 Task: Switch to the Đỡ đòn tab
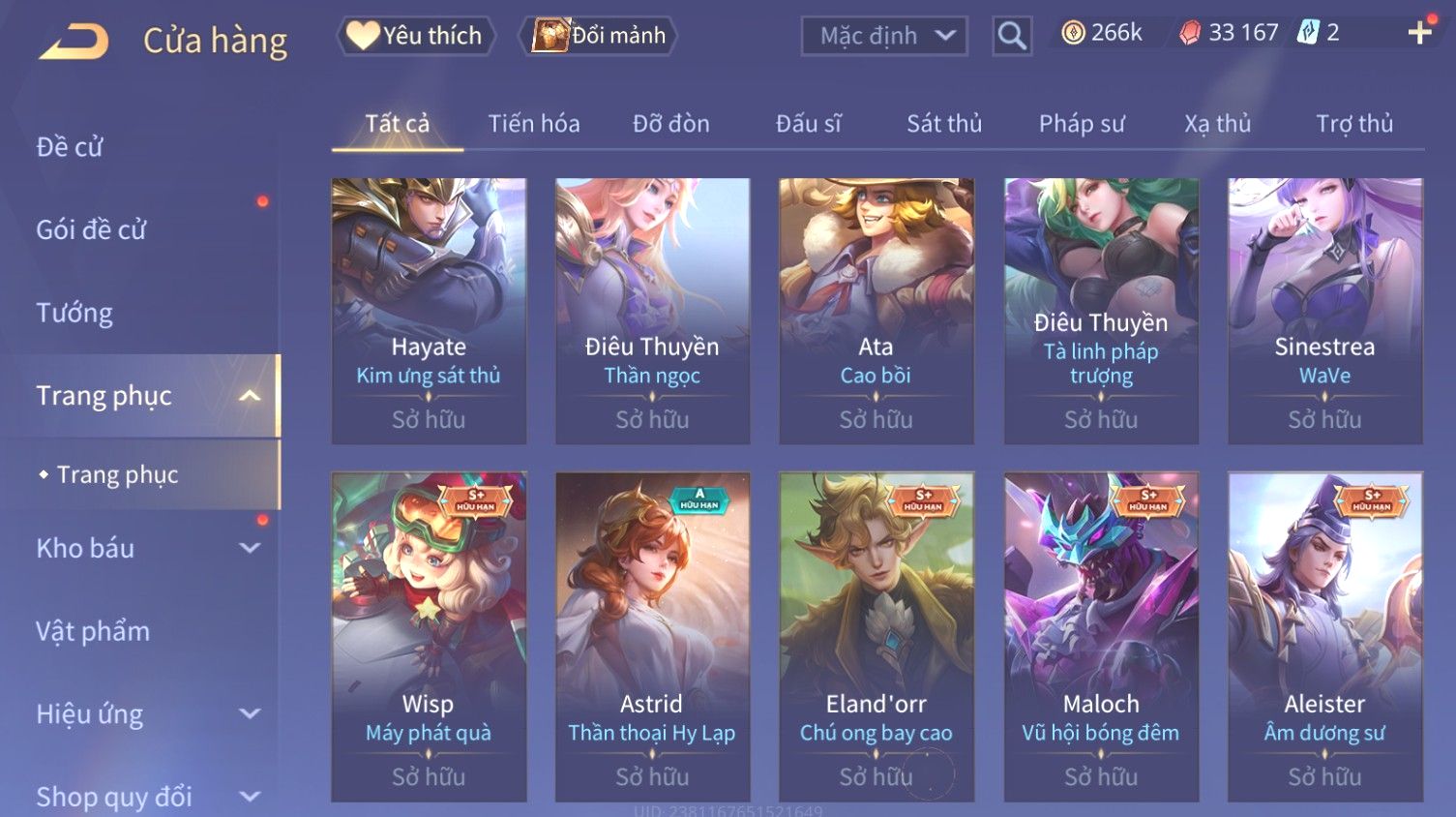coord(671,124)
